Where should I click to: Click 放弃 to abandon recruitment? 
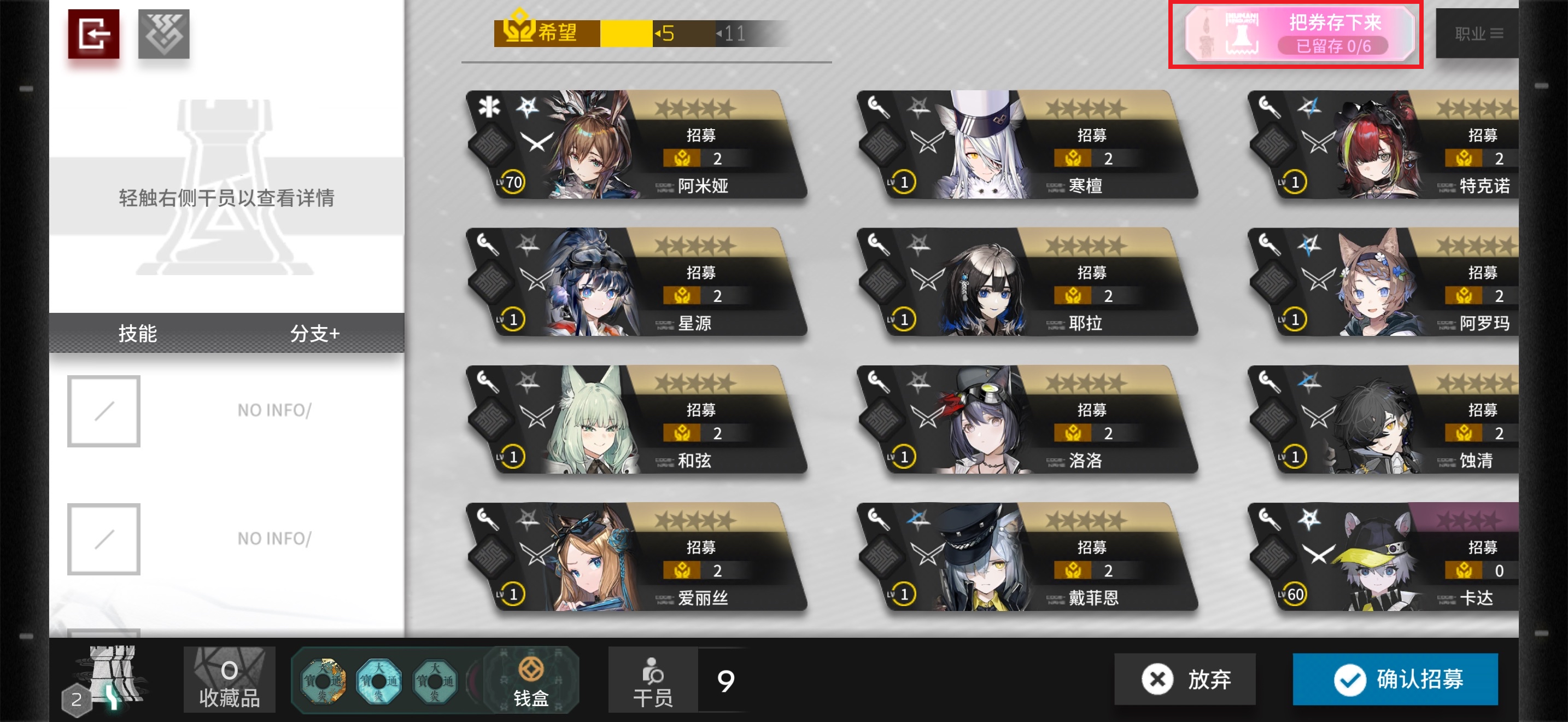click(1185, 679)
